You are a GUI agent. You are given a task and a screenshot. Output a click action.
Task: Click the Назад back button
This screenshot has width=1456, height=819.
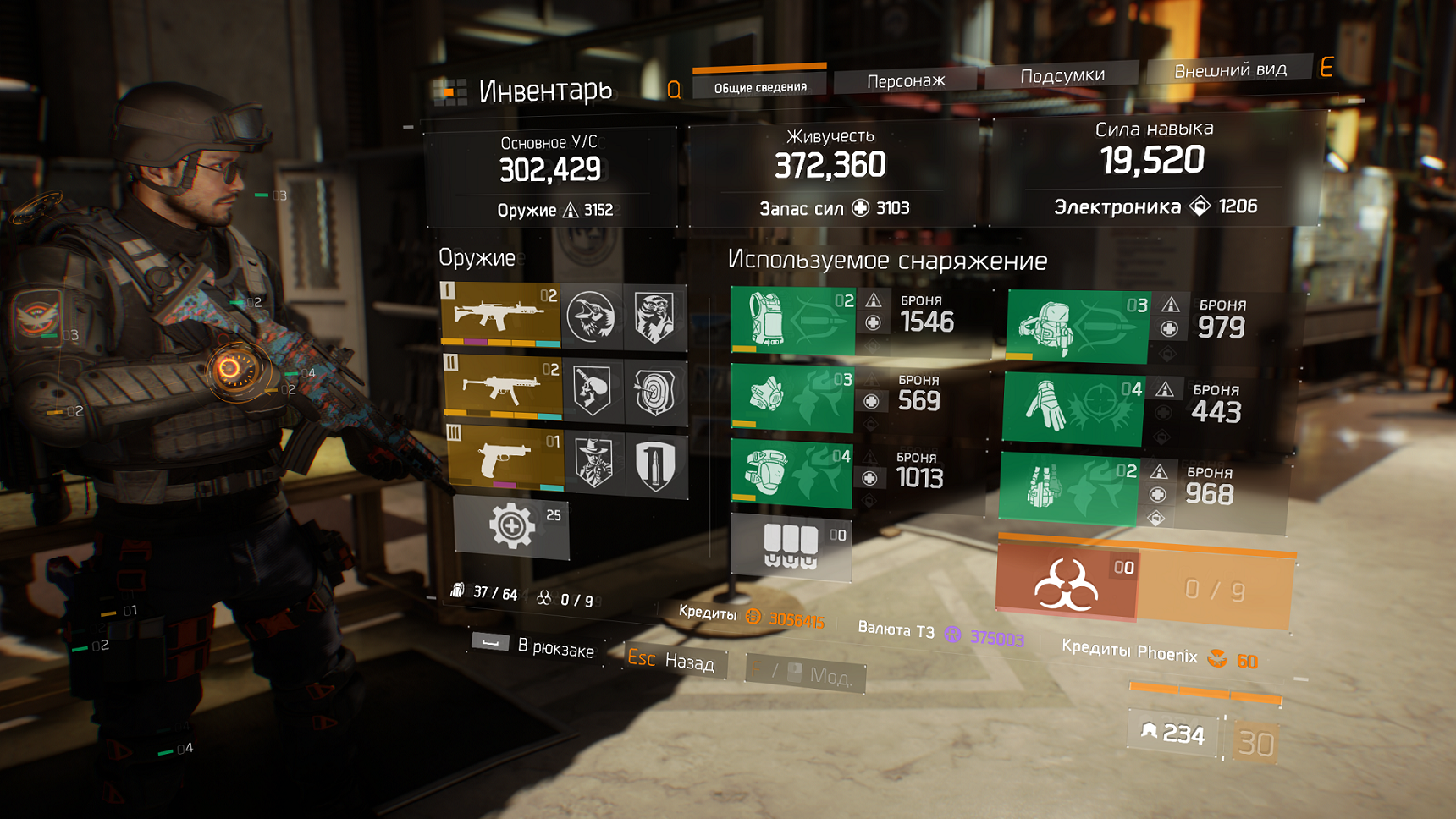click(676, 660)
